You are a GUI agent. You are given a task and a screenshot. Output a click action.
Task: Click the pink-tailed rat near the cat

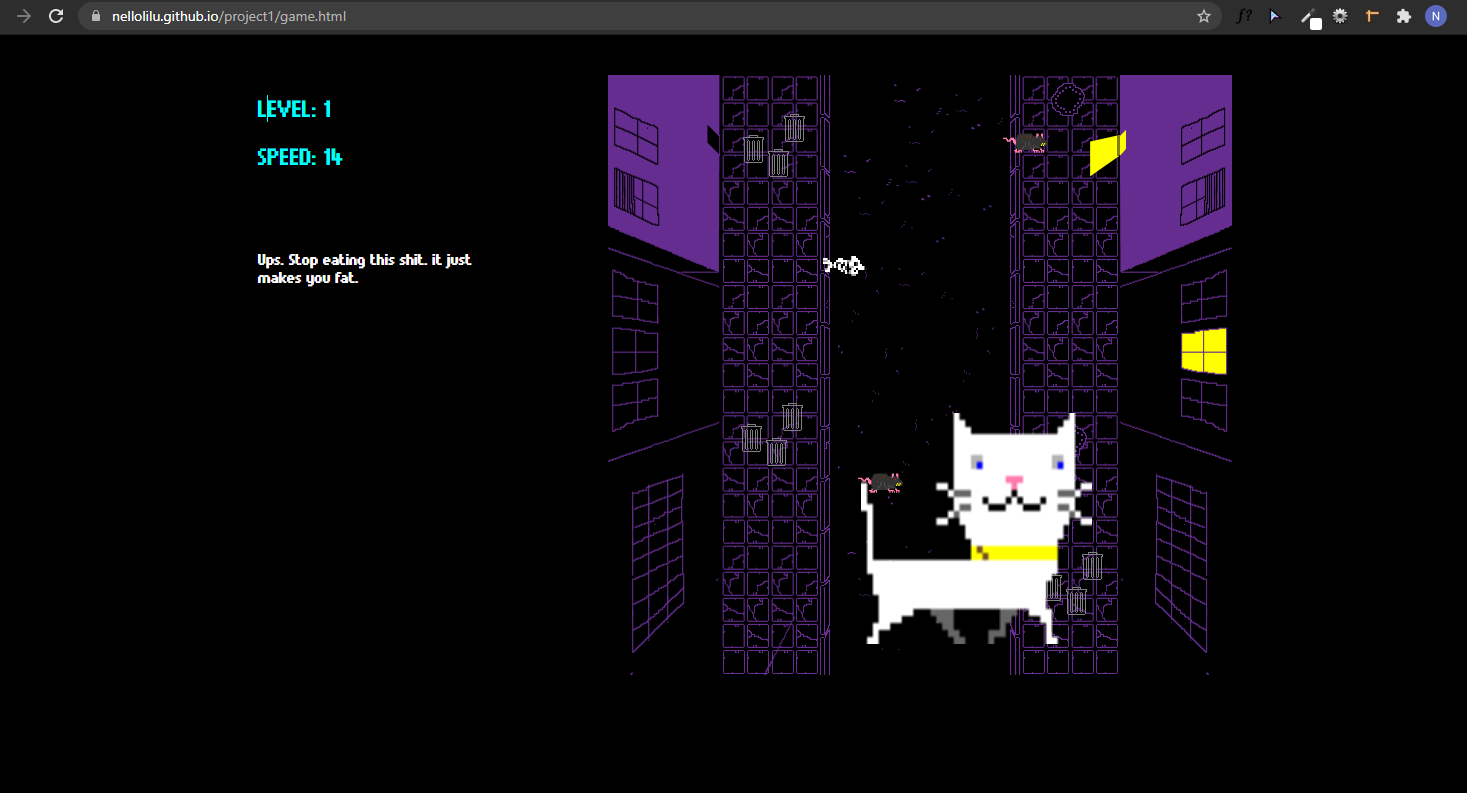click(x=885, y=483)
